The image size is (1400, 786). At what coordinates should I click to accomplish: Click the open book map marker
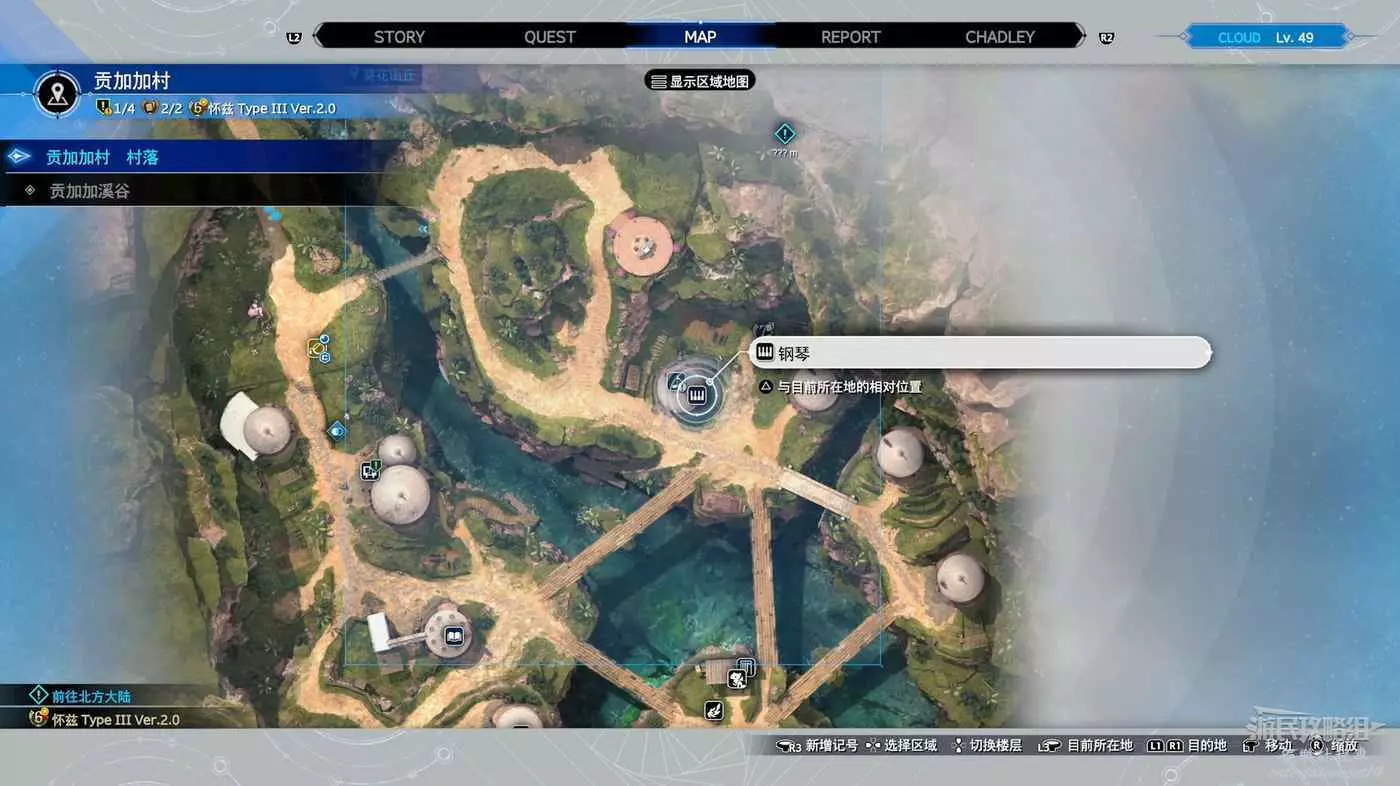tap(454, 635)
